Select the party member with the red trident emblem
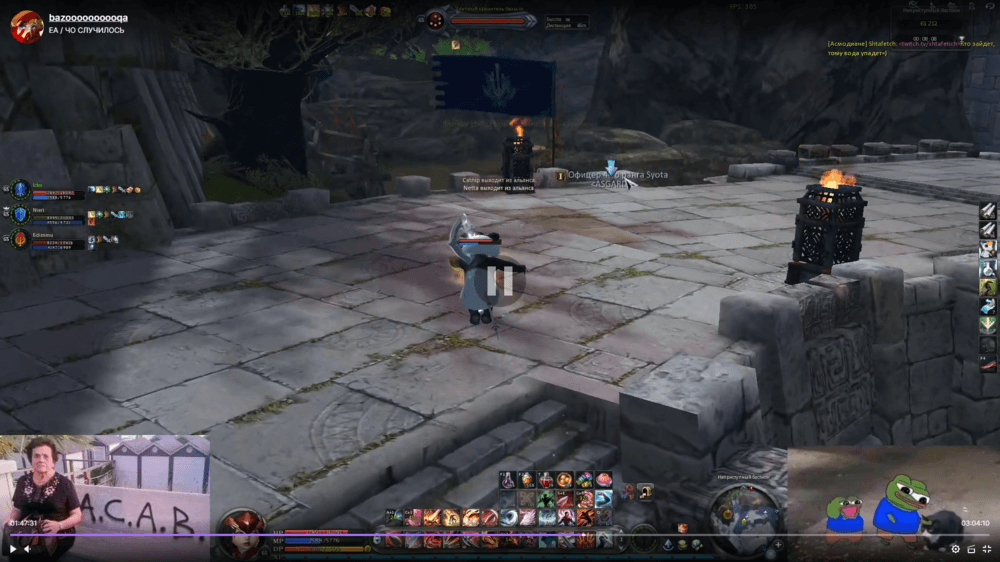 (21, 239)
